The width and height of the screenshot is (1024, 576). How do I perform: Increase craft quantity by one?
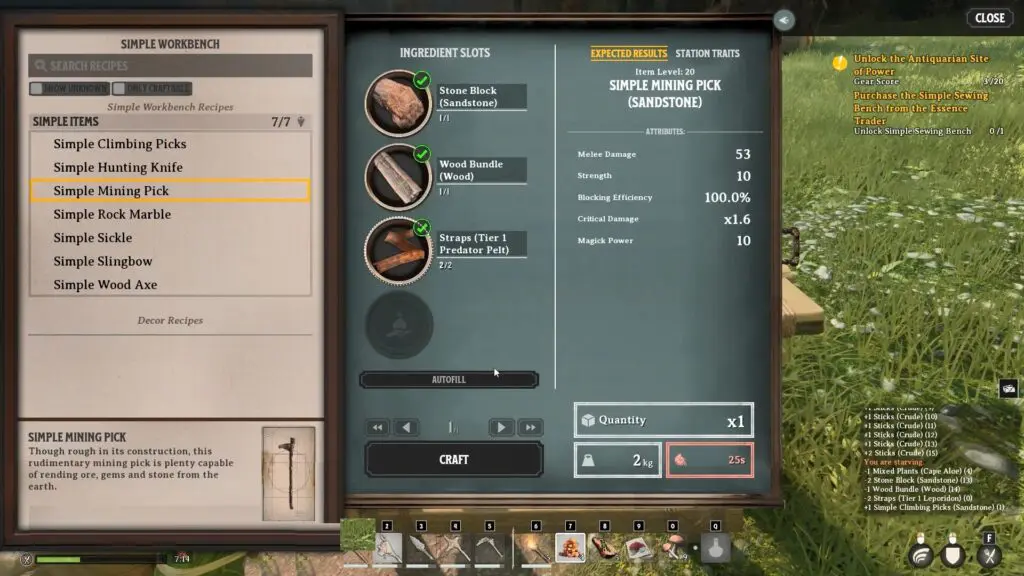(501, 427)
